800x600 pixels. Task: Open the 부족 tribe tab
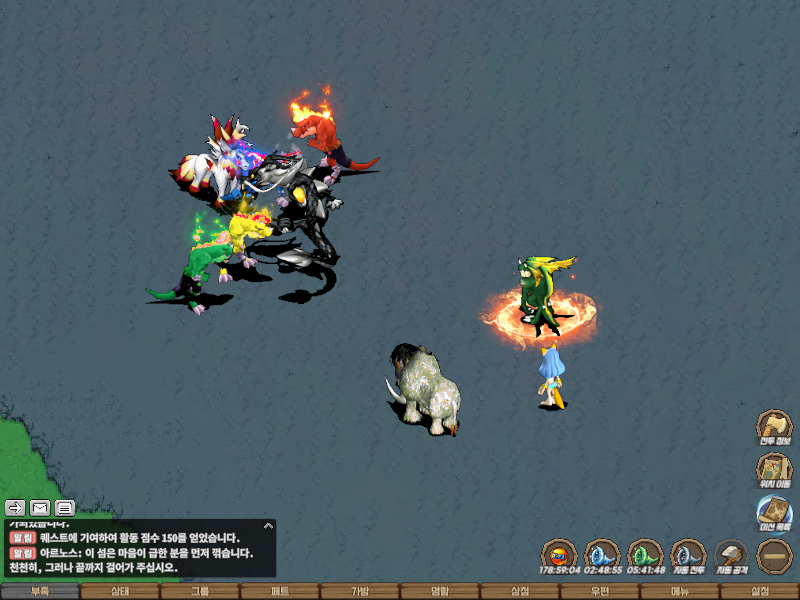point(40,591)
